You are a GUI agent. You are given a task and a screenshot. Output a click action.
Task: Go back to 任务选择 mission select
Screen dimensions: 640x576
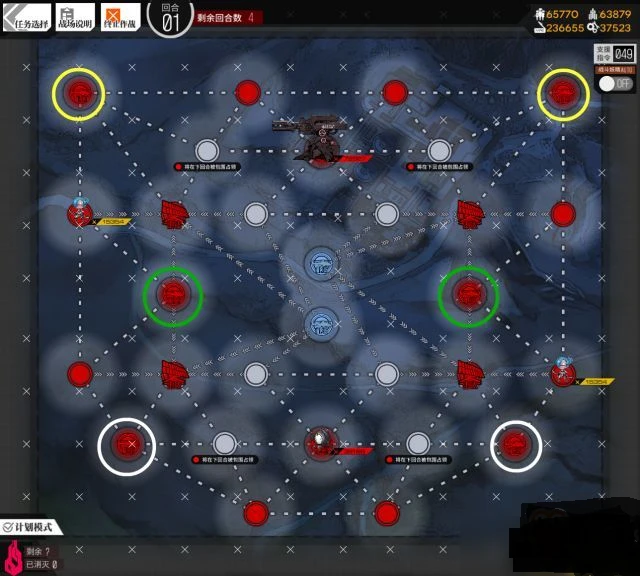(26, 16)
